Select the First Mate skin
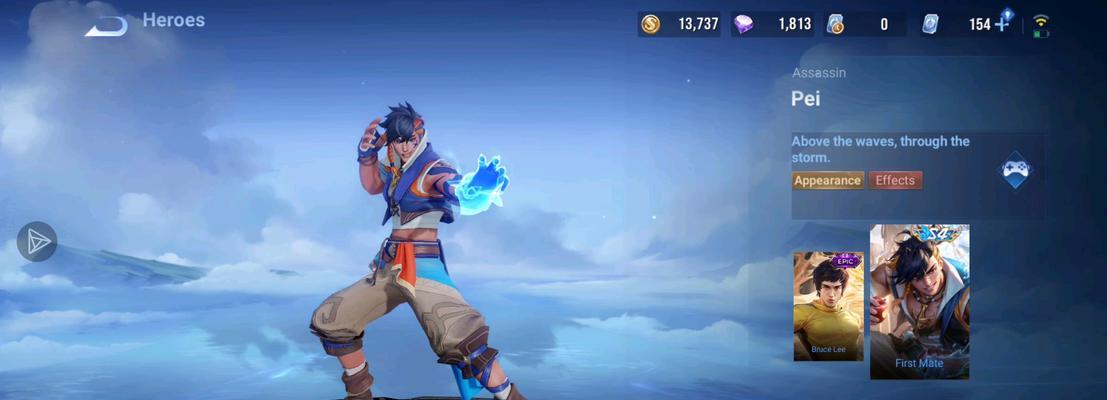Viewport: 1107px width, 400px height. 919,301
